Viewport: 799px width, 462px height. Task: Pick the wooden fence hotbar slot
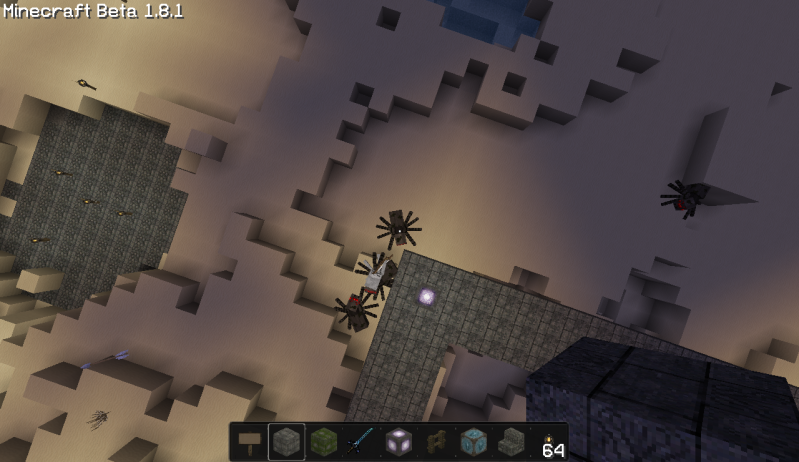[435, 442]
